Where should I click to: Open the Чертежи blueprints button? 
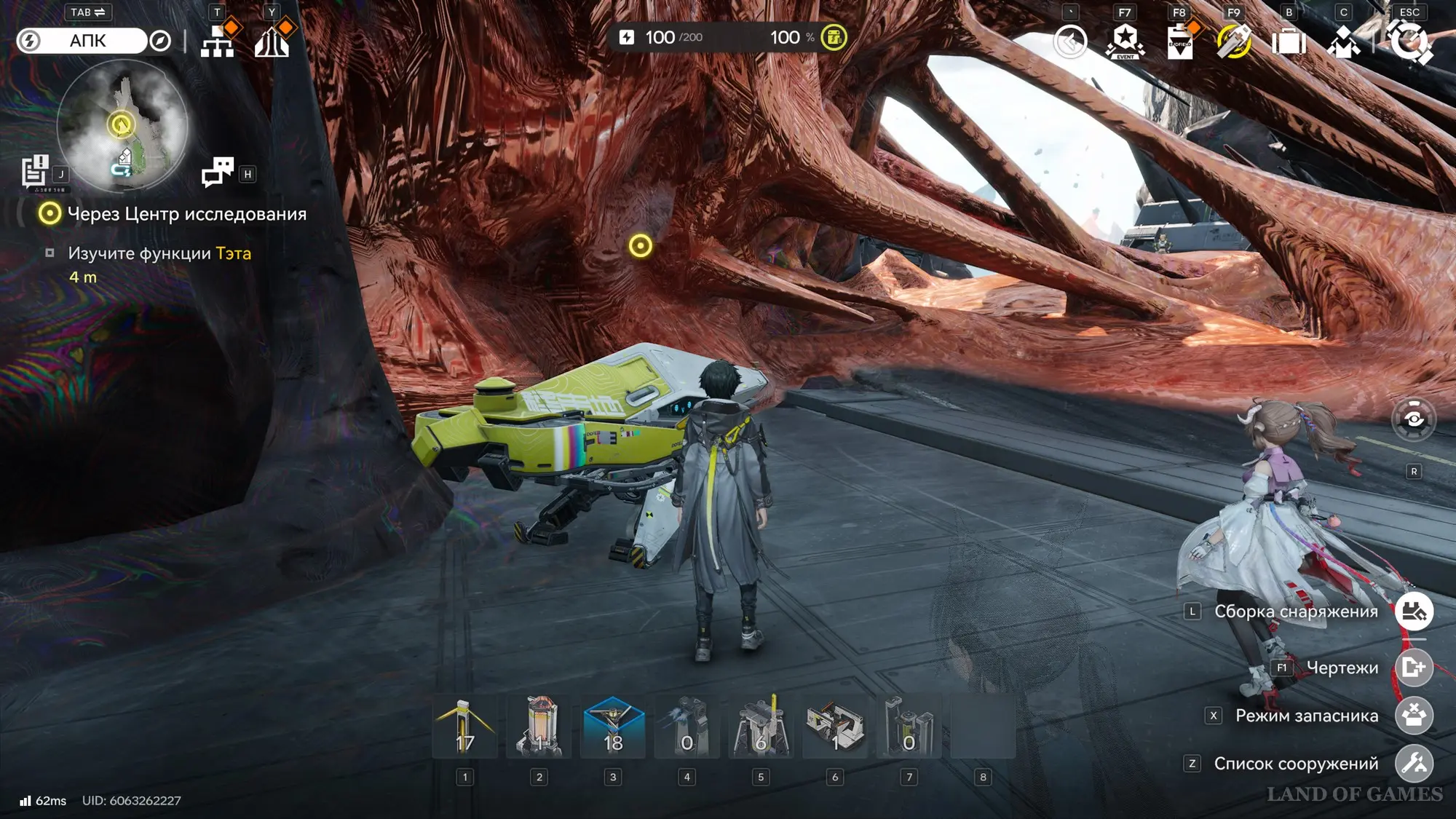click(x=1414, y=668)
